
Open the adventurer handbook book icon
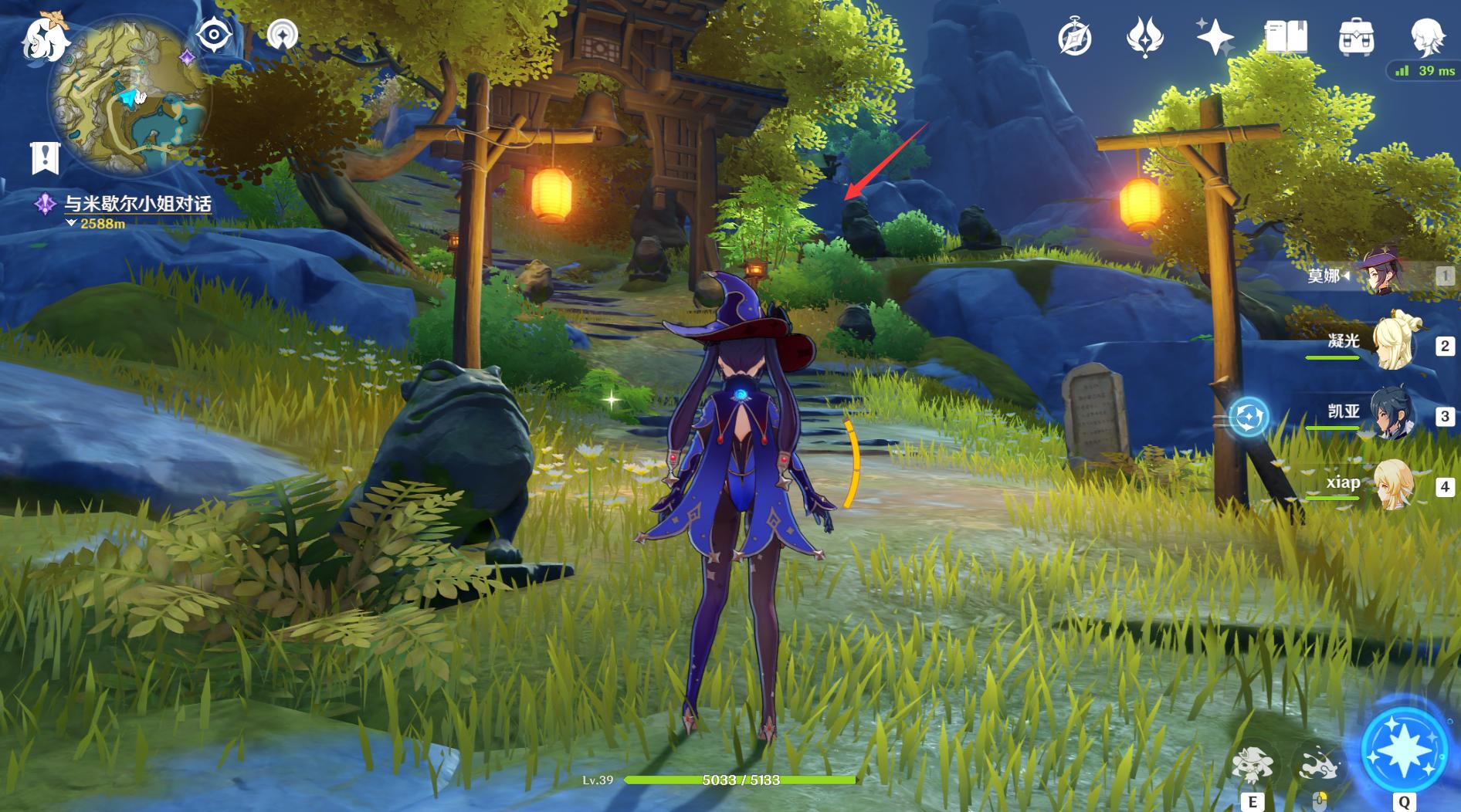point(1286,37)
